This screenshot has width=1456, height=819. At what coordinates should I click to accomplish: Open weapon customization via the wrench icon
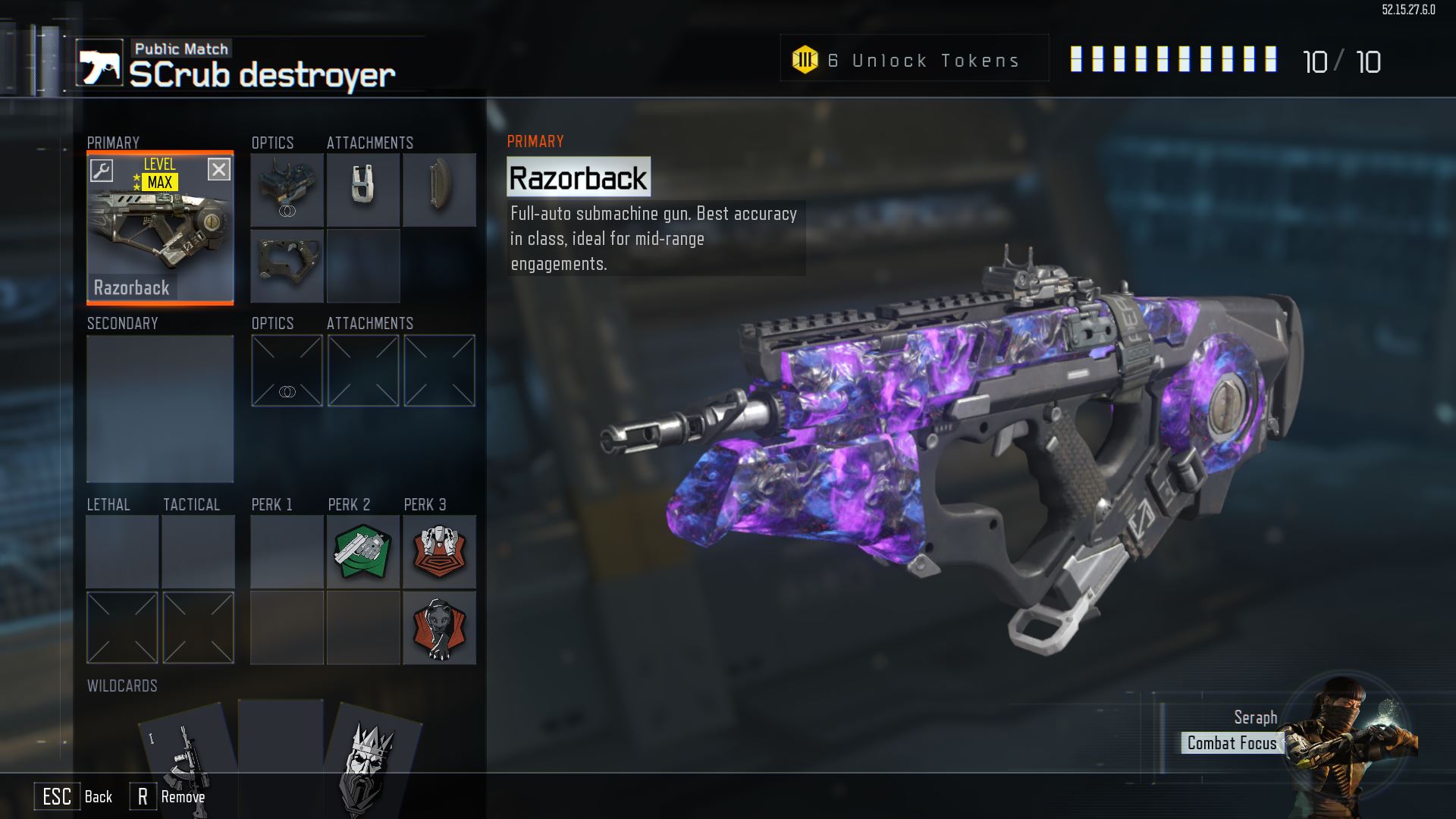[x=102, y=170]
